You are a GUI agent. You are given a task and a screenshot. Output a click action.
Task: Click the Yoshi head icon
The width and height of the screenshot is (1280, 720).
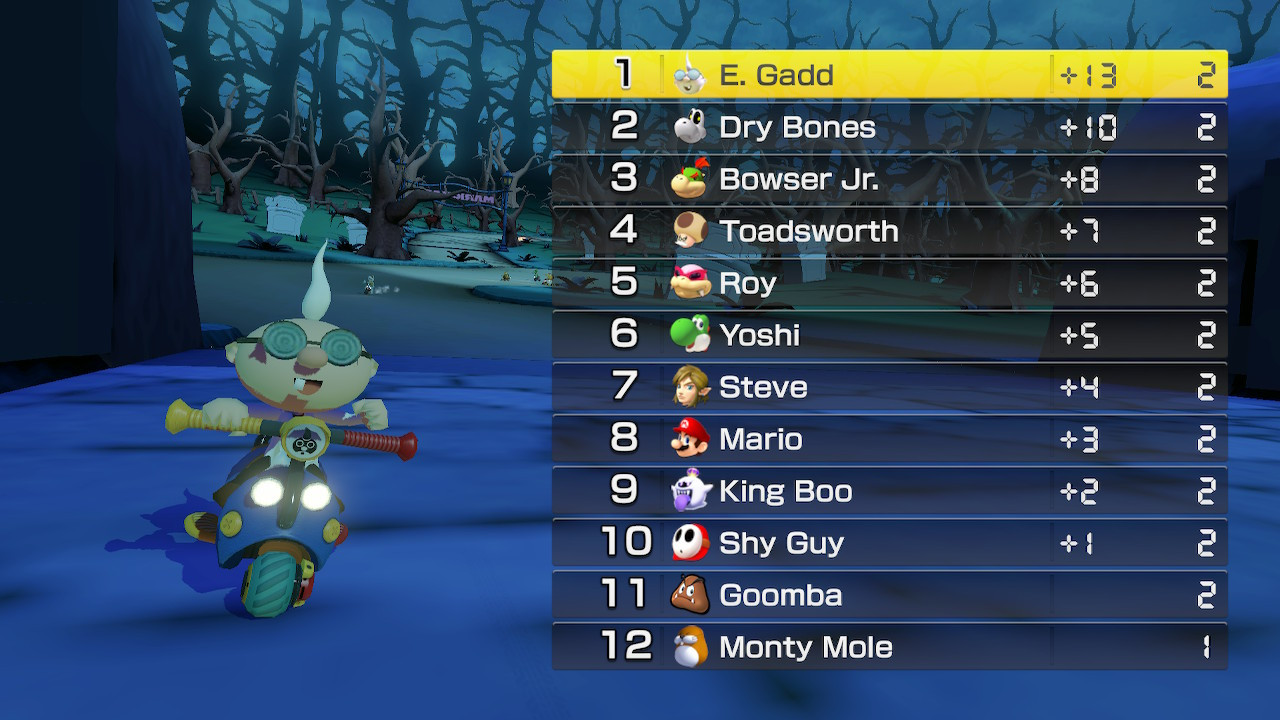[x=691, y=335]
